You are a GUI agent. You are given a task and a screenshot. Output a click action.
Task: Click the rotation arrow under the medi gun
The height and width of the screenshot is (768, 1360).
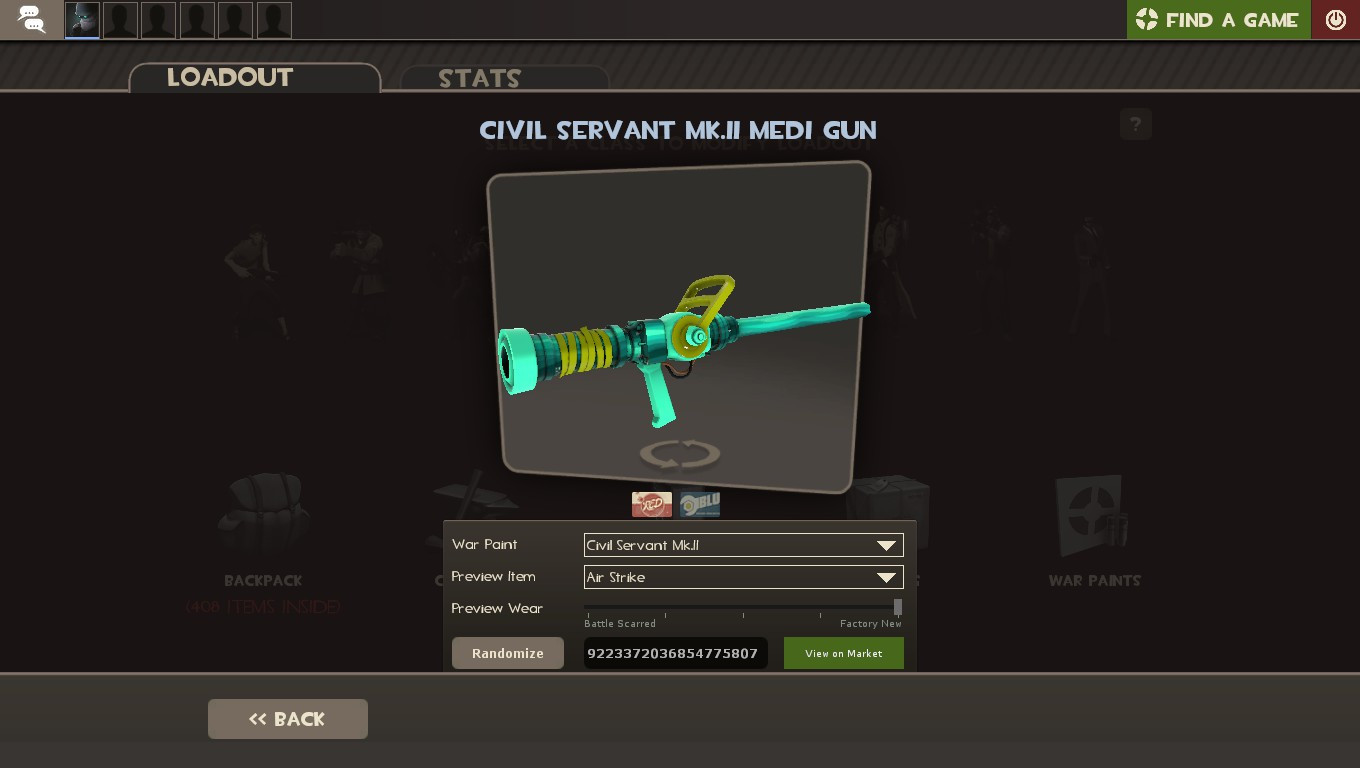click(x=678, y=453)
